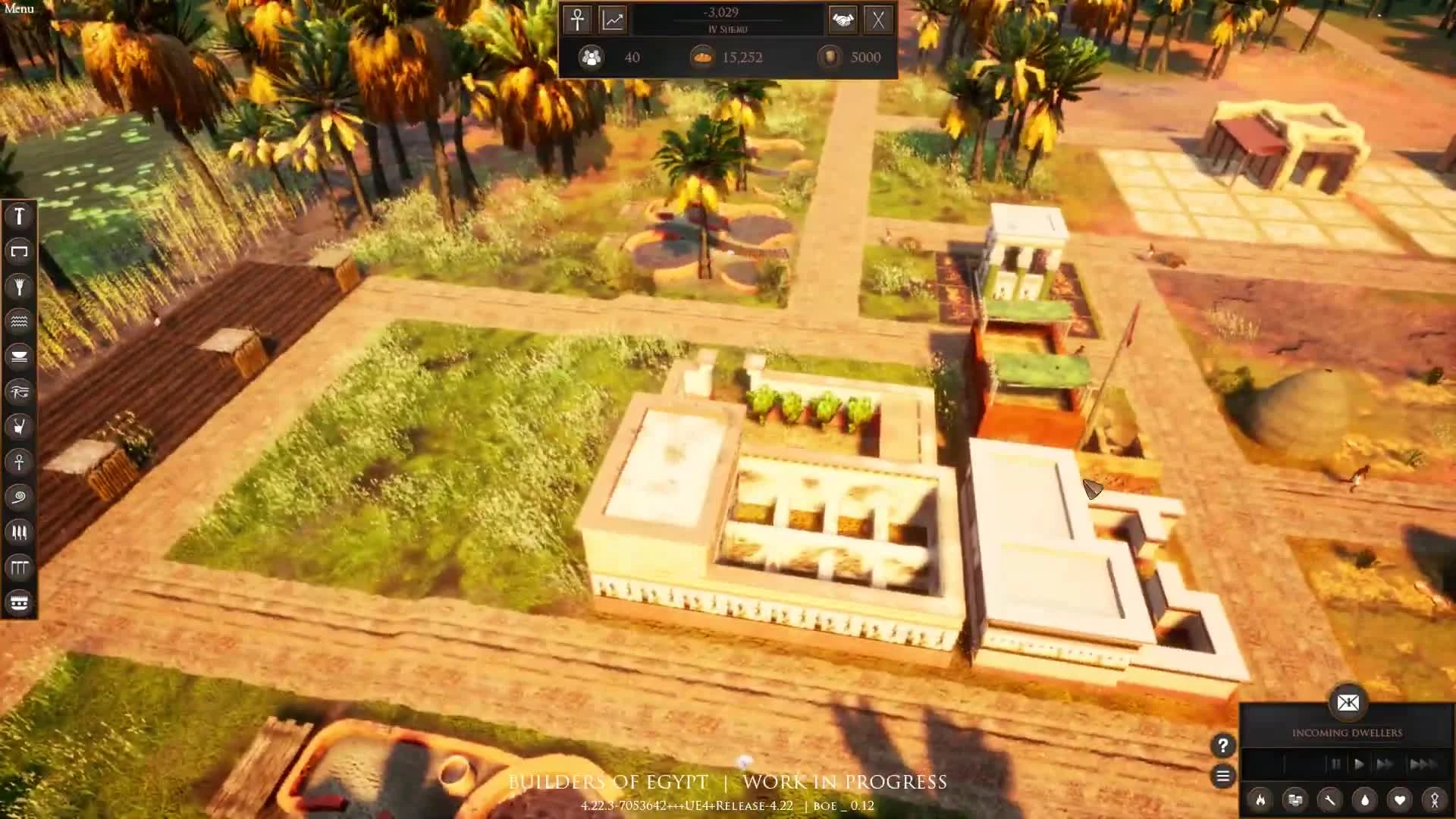
Task: Click the water wave icon in the left toolbar
Action: [19, 321]
